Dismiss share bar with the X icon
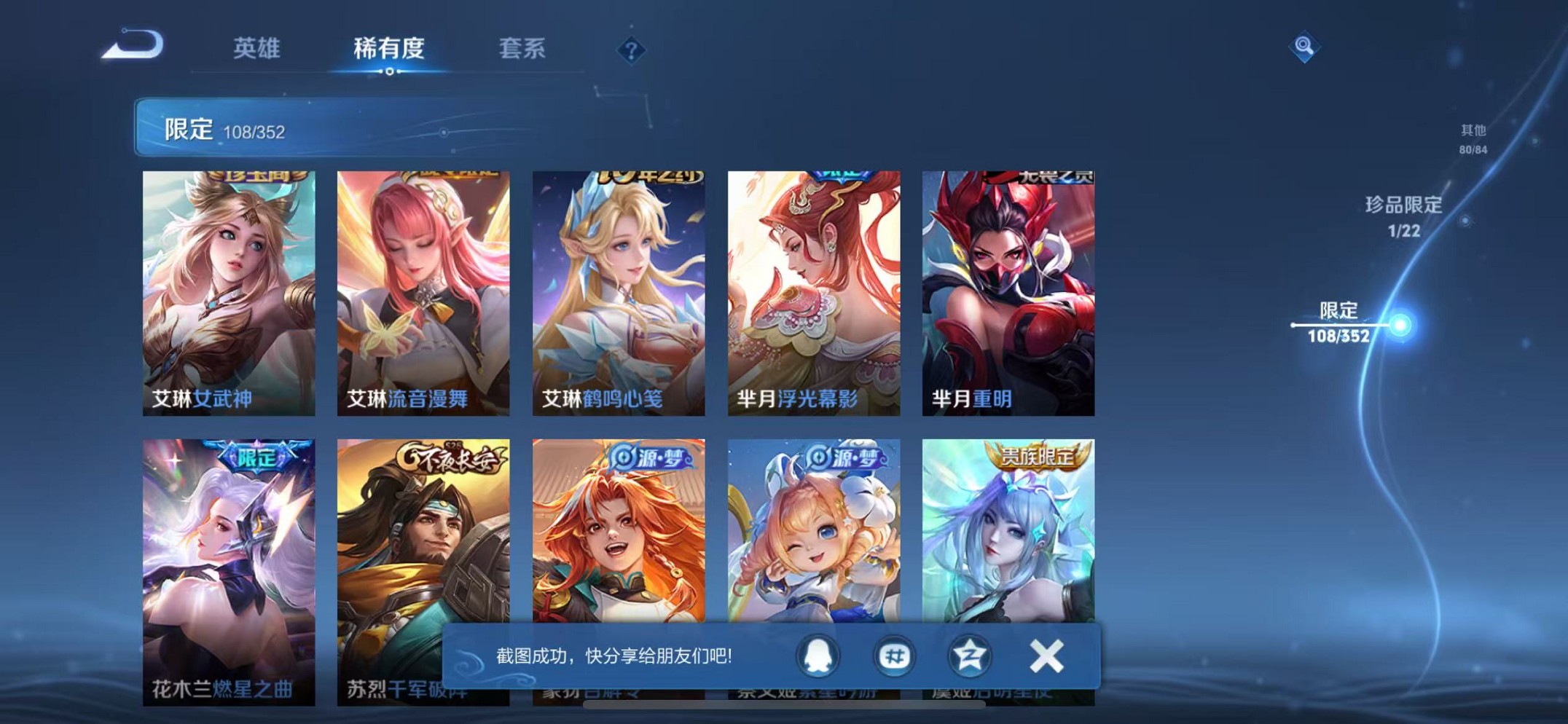The width and height of the screenshot is (1568, 724). tap(1046, 655)
